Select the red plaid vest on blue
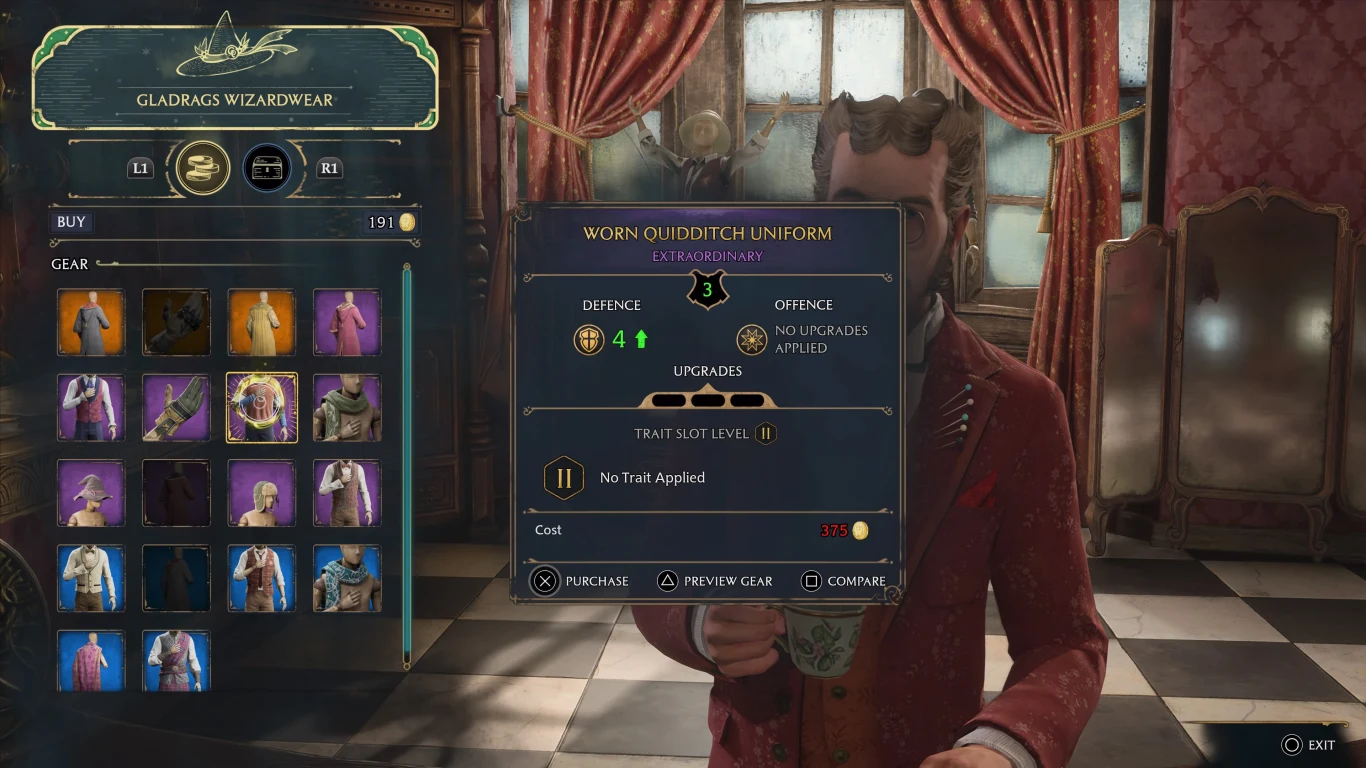Screen dimensions: 1366x768 click(x=262, y=577)
